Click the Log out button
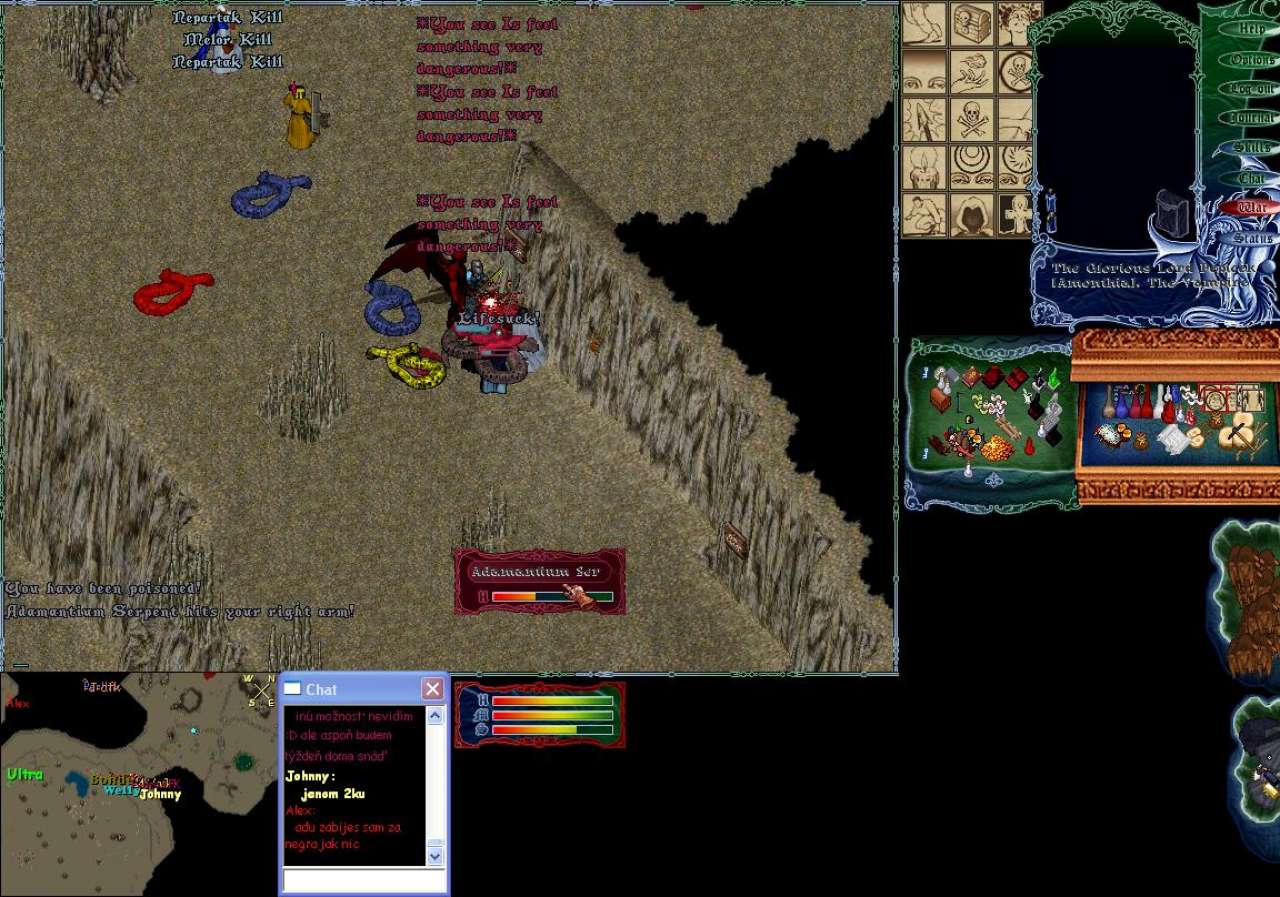This screenshot has width=1280, height=897. tap(1251, 89)
